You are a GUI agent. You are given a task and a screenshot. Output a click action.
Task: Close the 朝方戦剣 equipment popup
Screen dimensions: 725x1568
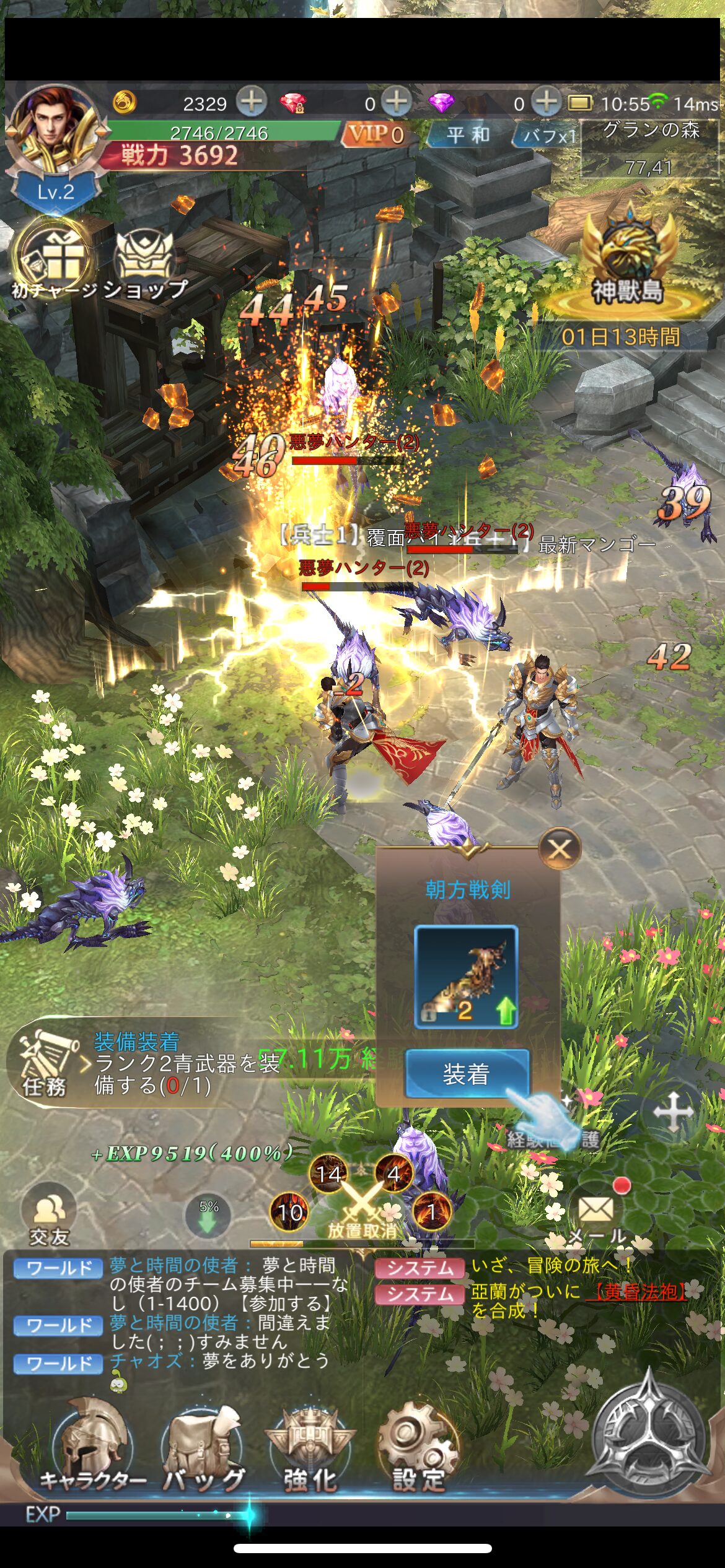(x=560, y=848)
